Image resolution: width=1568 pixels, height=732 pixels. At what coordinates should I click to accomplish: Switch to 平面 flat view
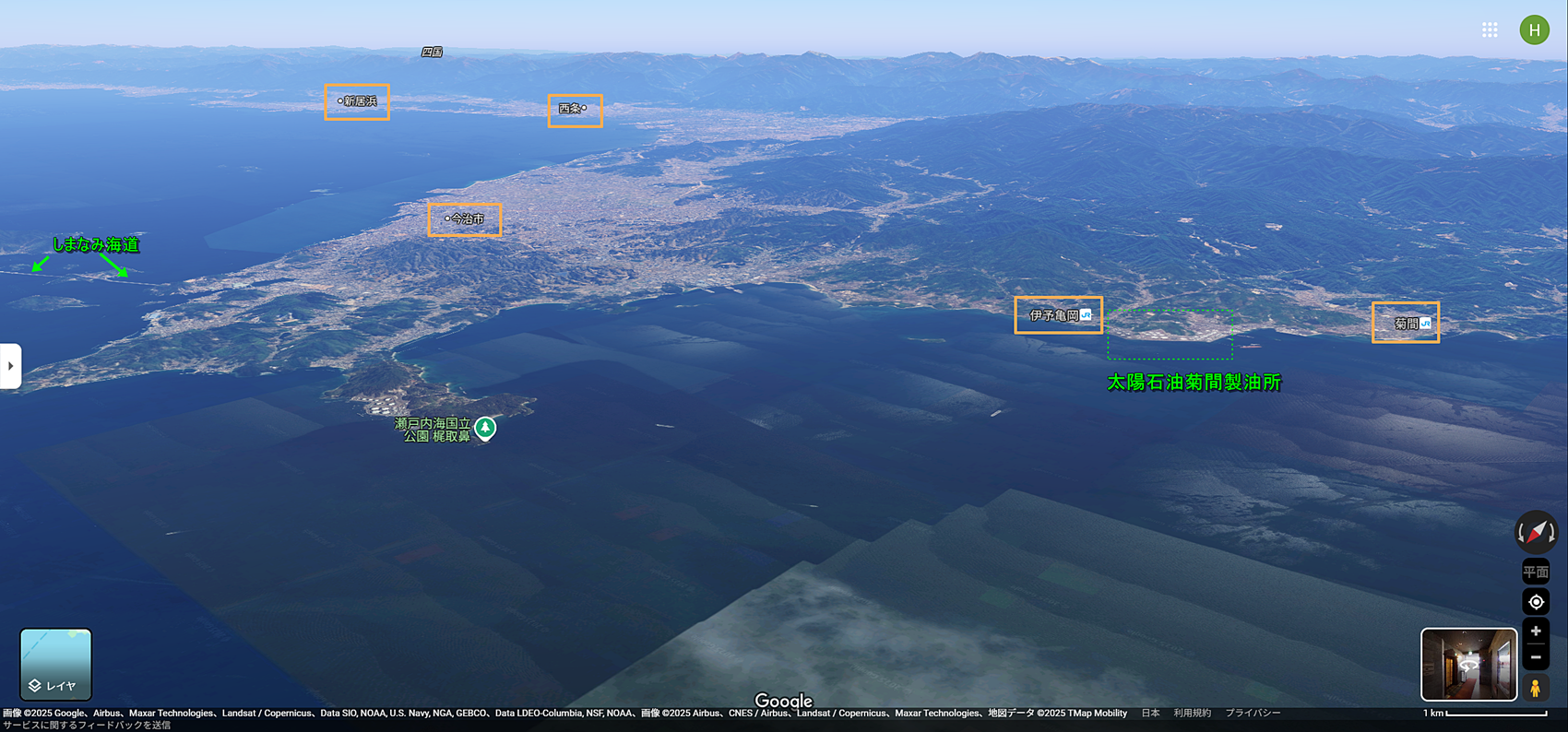tap(1536, 572)
